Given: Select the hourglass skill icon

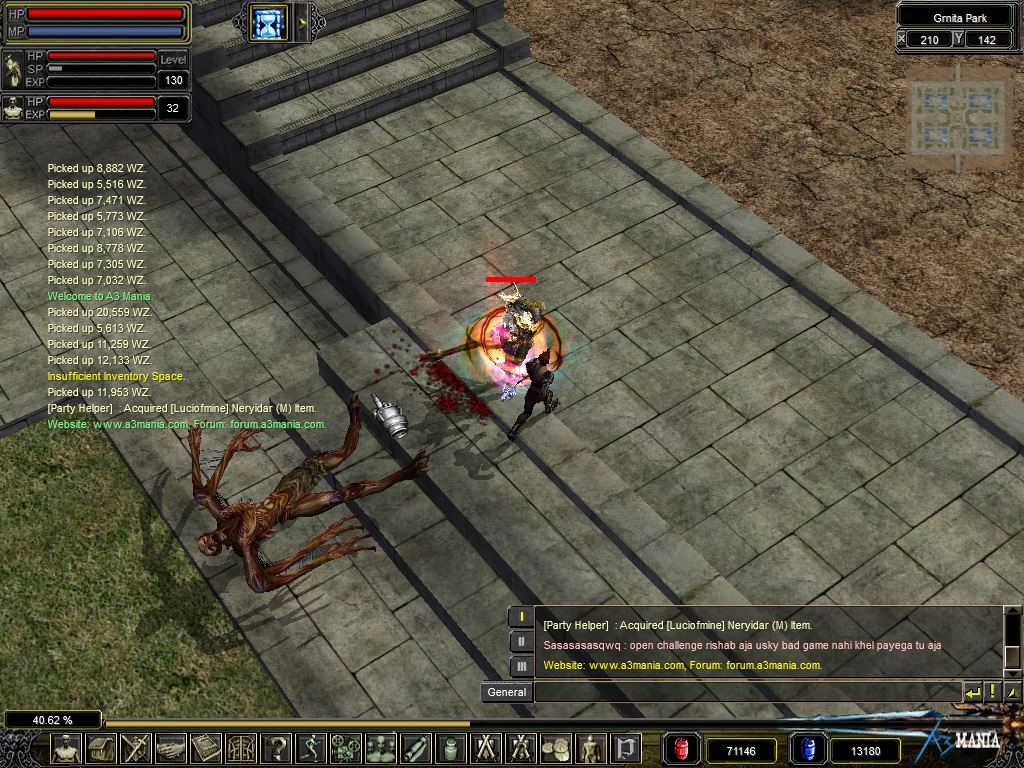Looking at the screenshot, I should coord(269,22).
